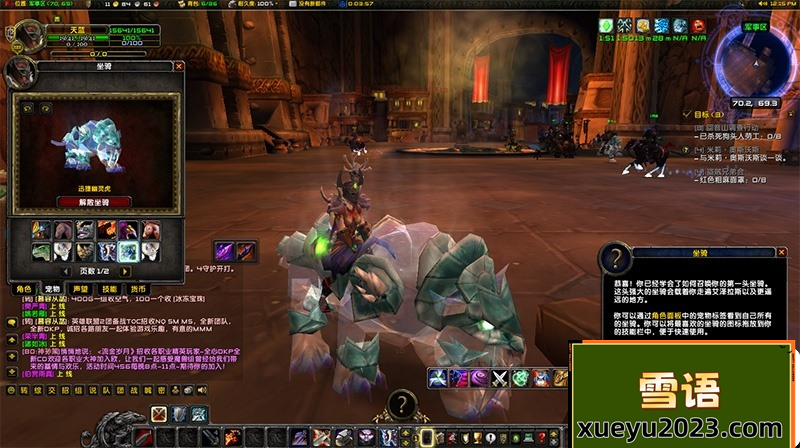Click the green gem buff icon
The image size is (800, 448).
coord(607,25)
